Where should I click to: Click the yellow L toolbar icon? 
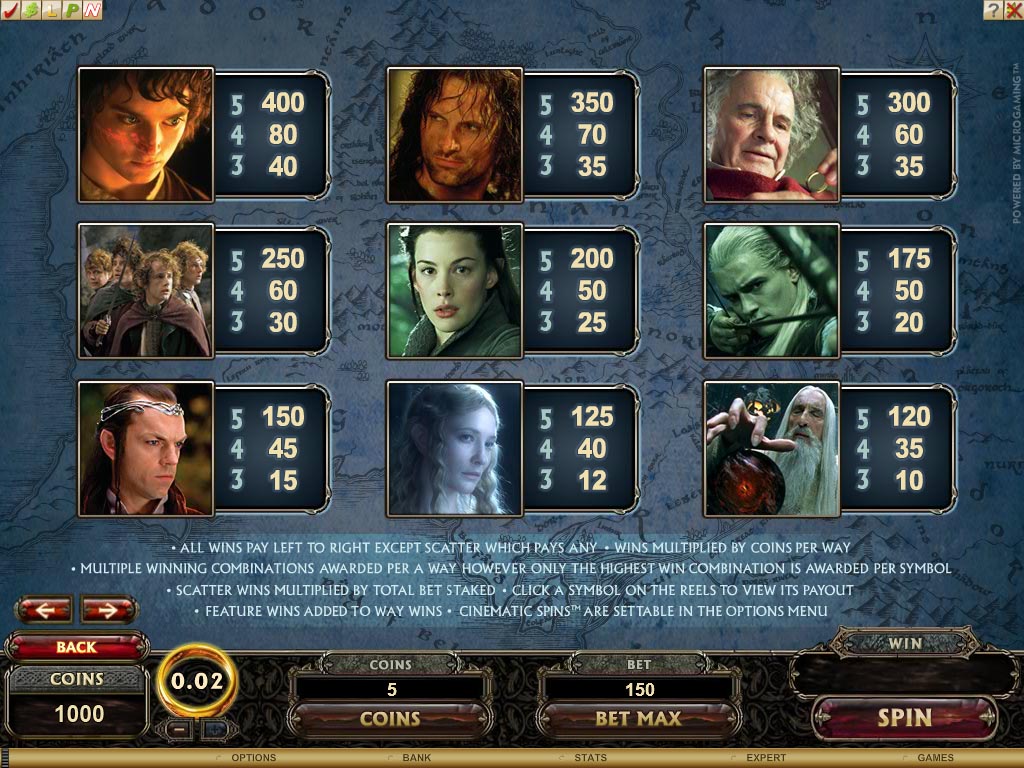[50, 10]
